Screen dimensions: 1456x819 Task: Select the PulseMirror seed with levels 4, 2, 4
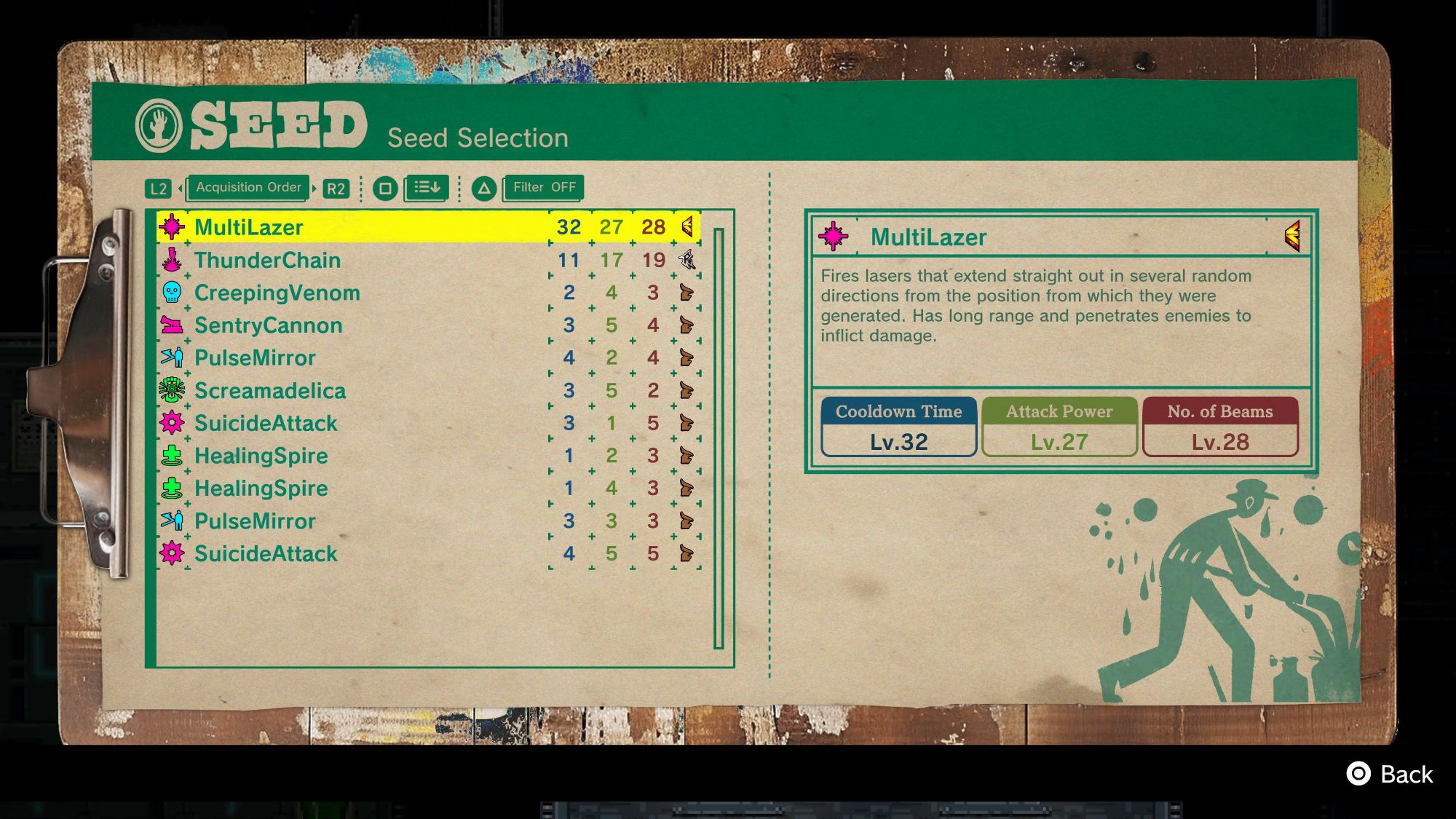428,358
